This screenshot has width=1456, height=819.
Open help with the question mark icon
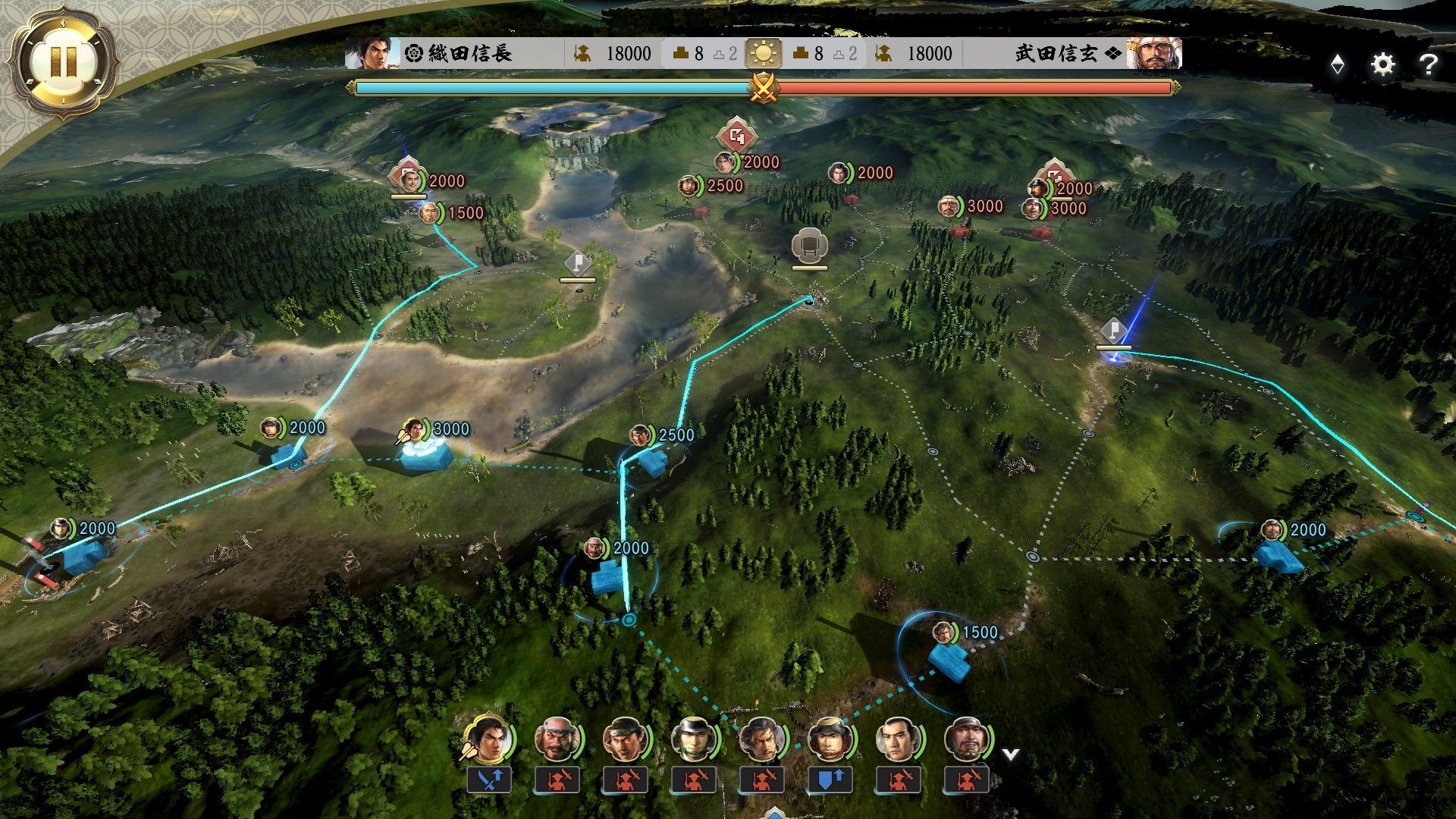[1428, 64]
